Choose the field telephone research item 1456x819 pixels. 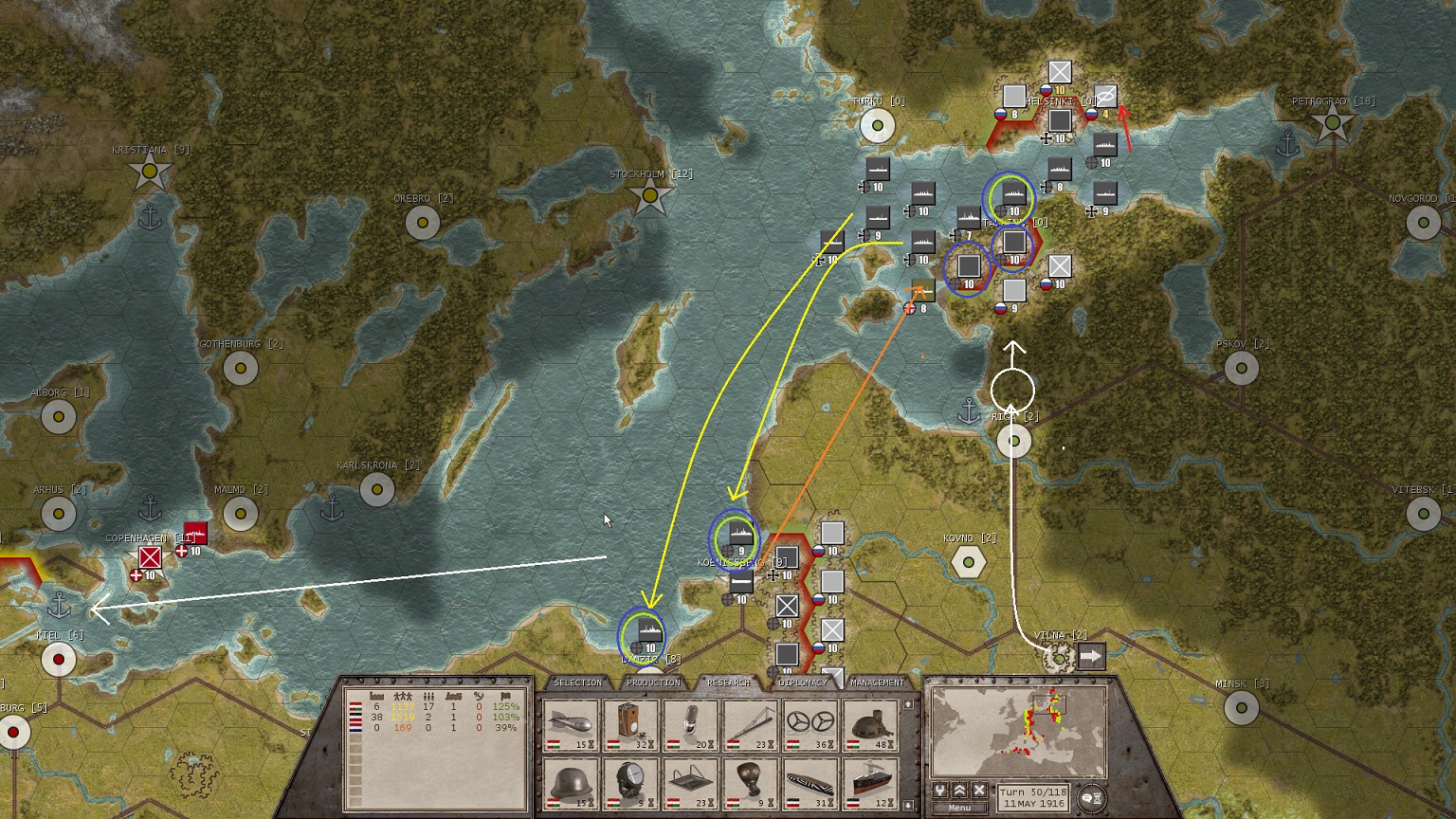[631, 725]
